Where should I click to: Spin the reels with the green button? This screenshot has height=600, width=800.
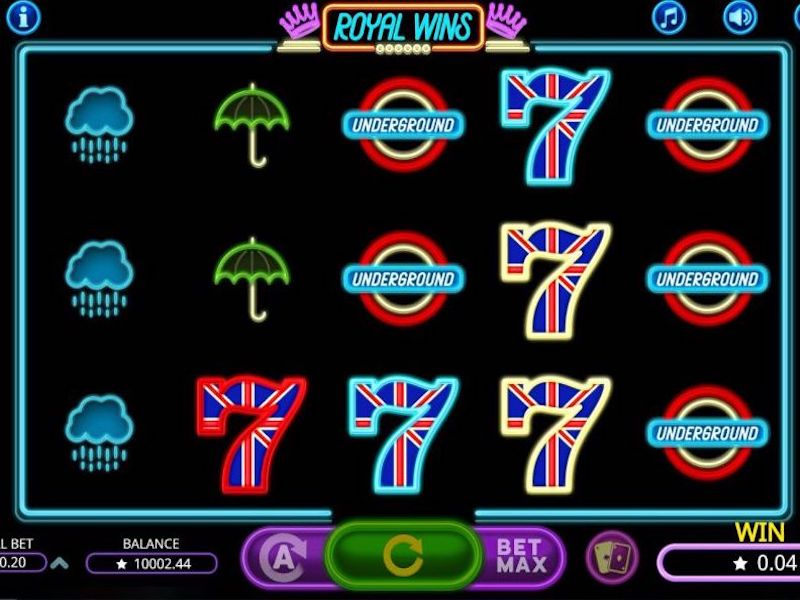click(403, 558)
